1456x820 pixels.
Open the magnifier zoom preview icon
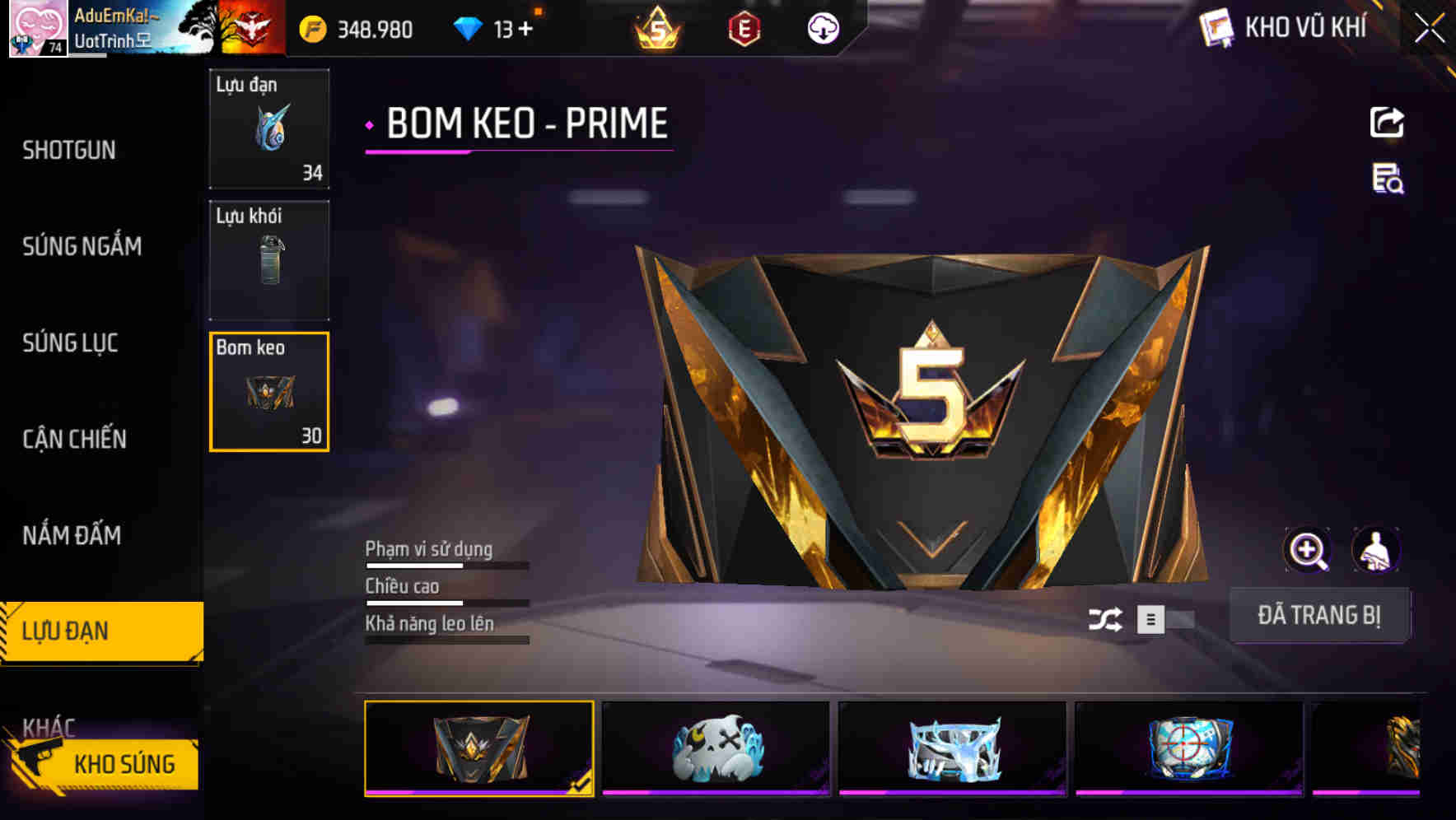(1308, 550)
